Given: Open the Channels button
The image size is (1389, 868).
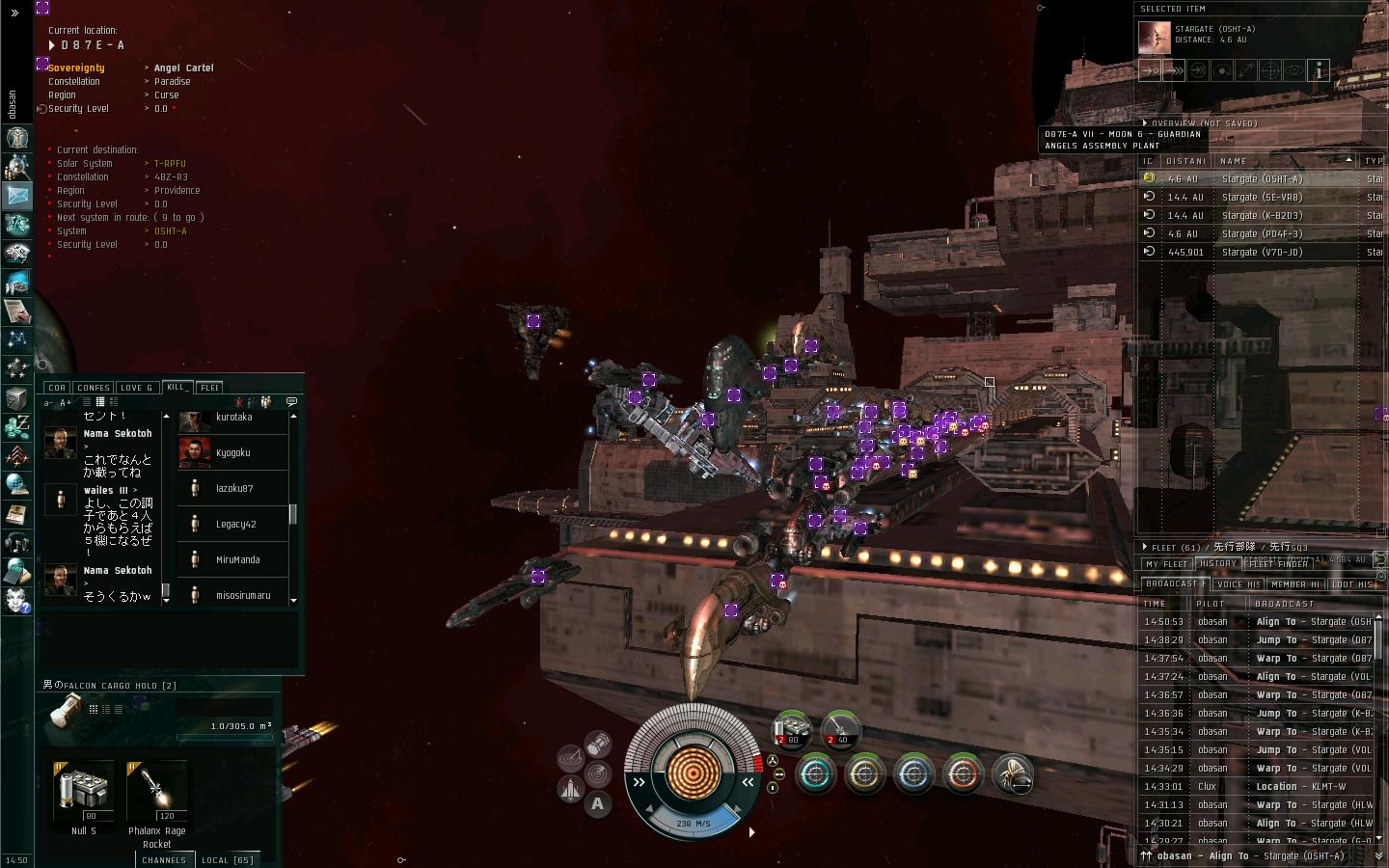Looking at the screenshot, I should click(163, 859).
